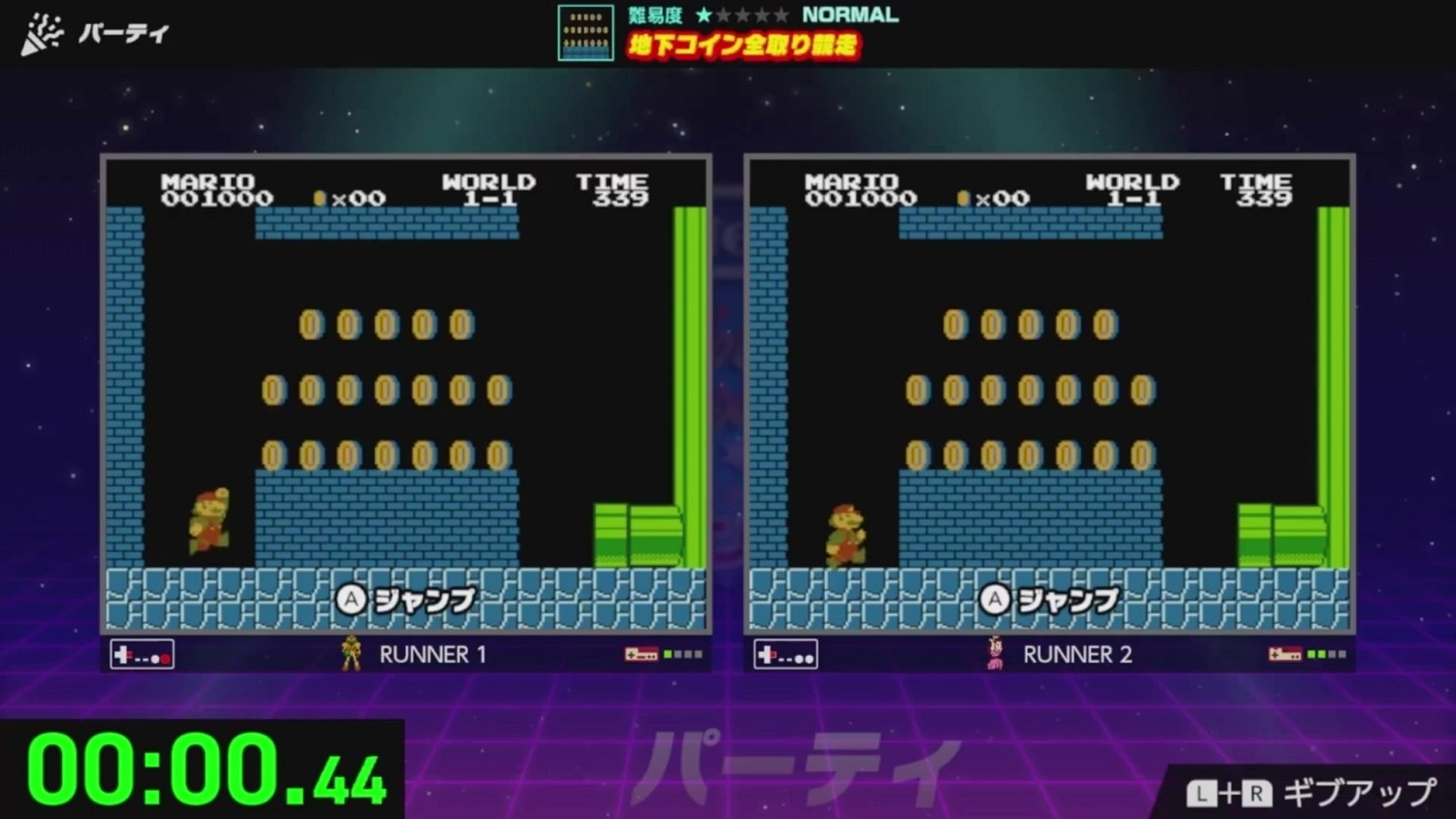Click Runner 2's four-bar signal strength meter

1327,653
